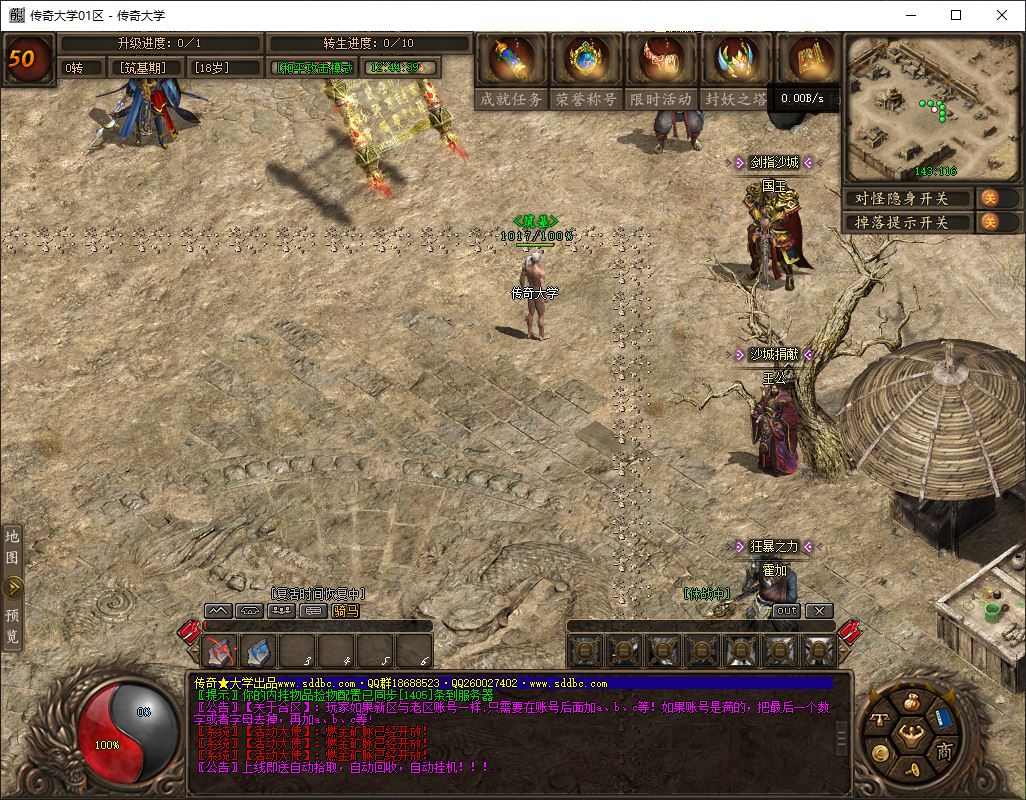The height and width of the screenshot is (800, 1026).
Task: Click the gold crescent coin icon
Action: point(879,752)
